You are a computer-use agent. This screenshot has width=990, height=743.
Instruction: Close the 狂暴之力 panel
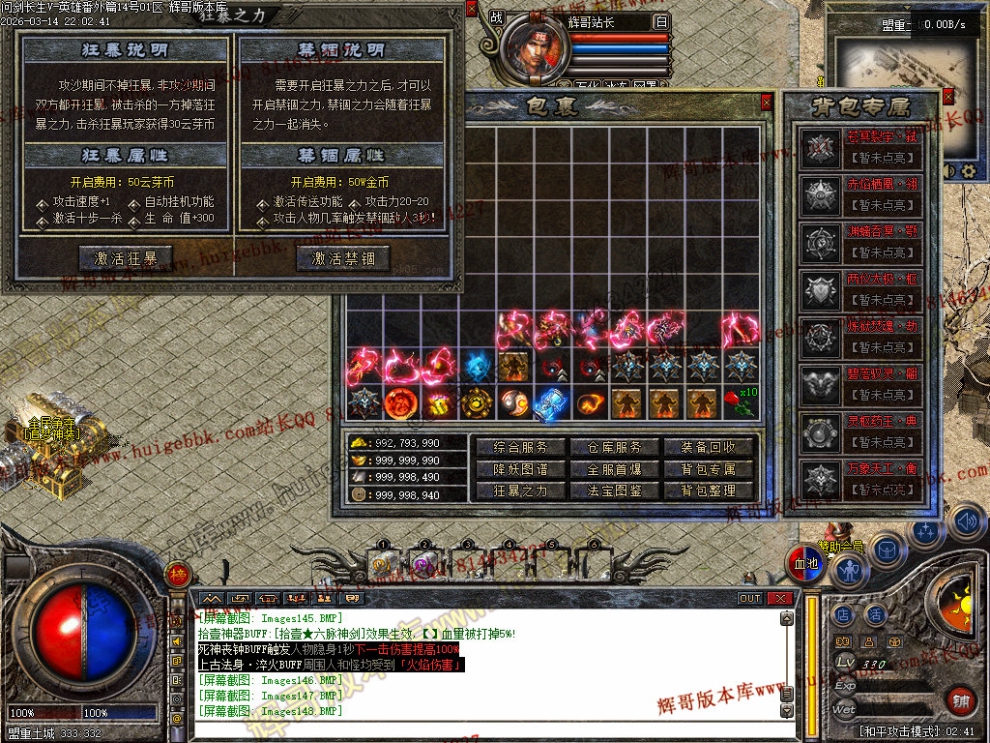(x=457, y=10)
